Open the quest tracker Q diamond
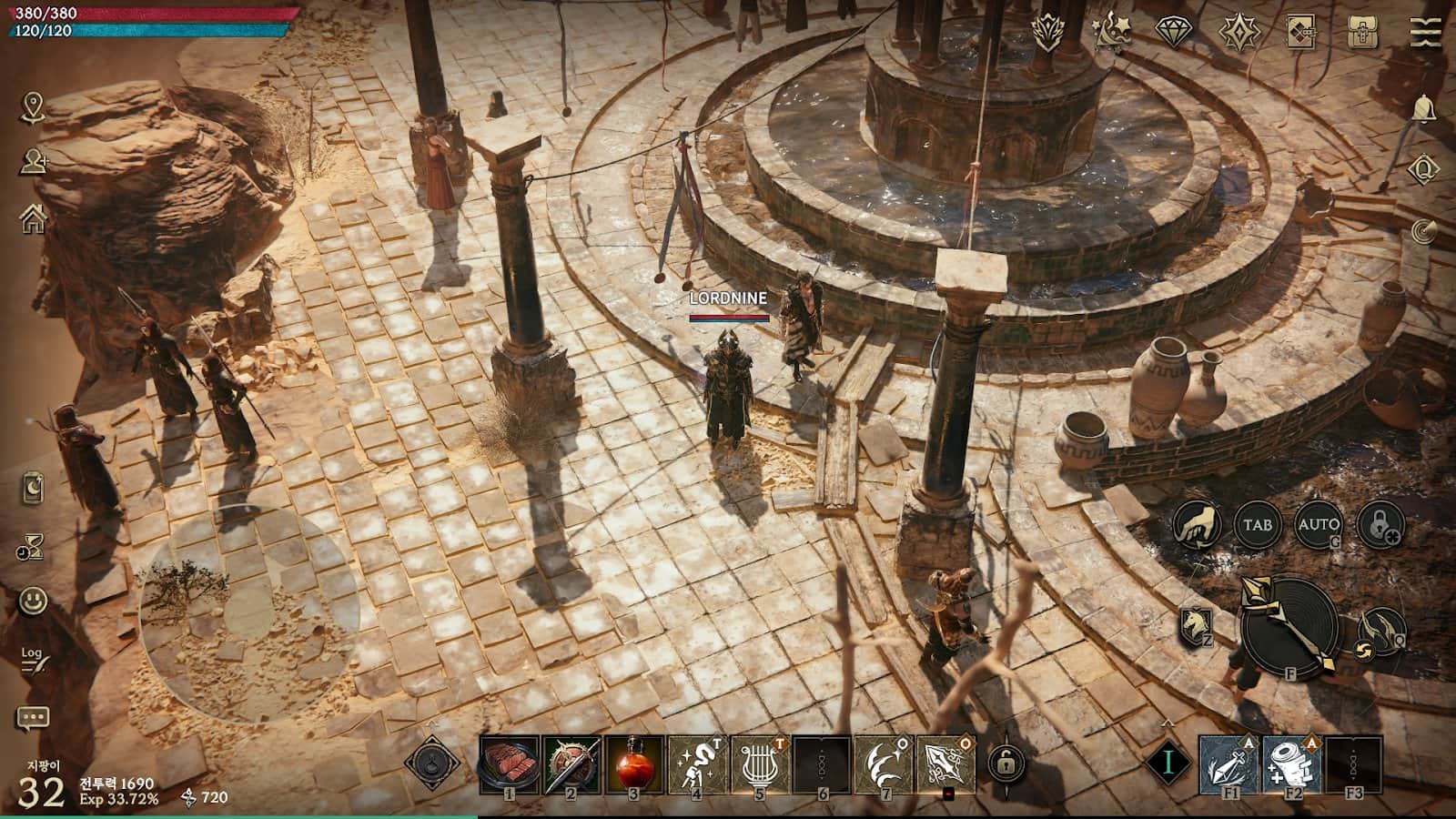This screenshot has height=819, width=1456. (1423, 169)
